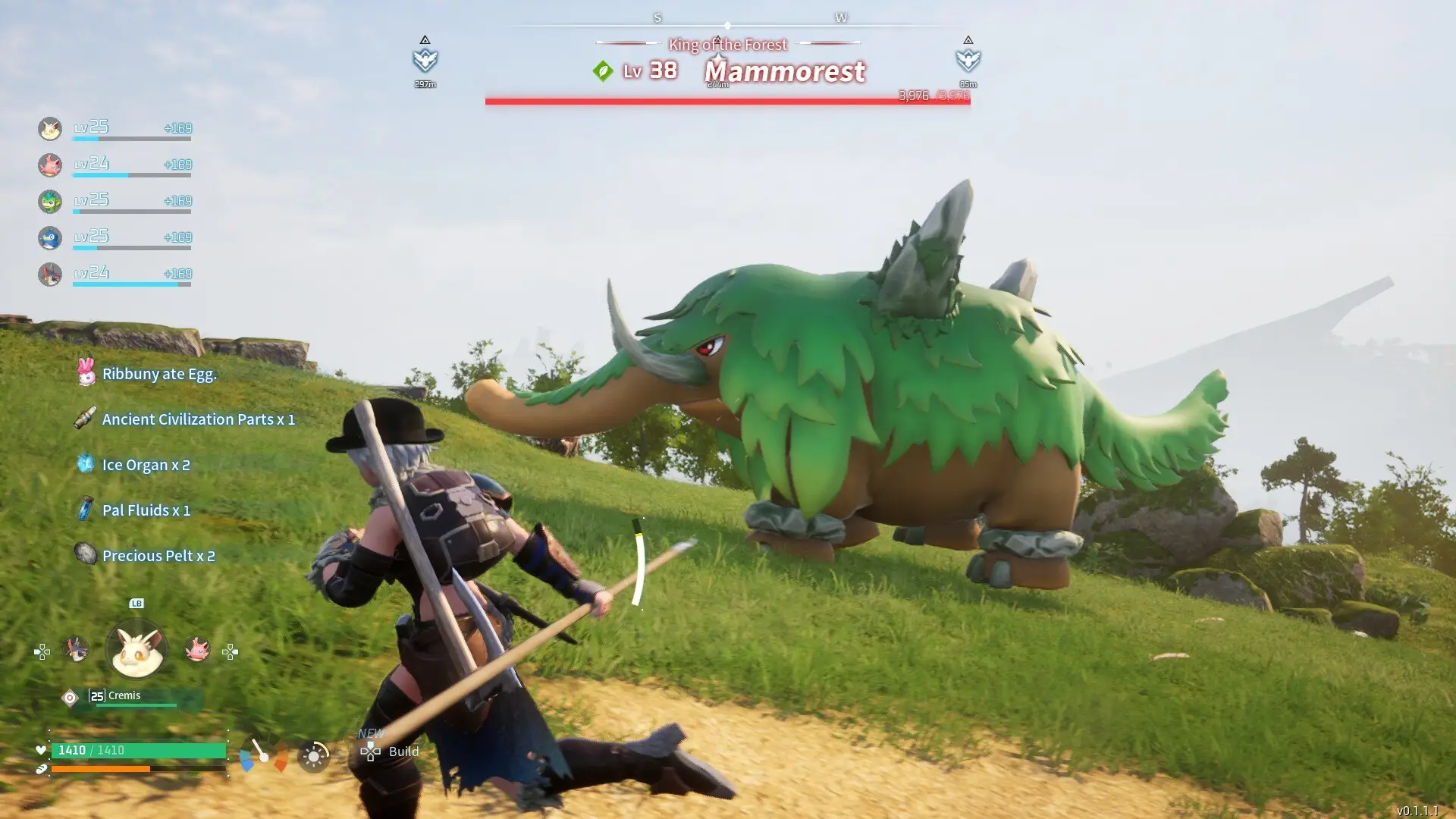Click the 297m fast travel compass marker
This screenshot has height=819, width=1456.
click(425, 58)
